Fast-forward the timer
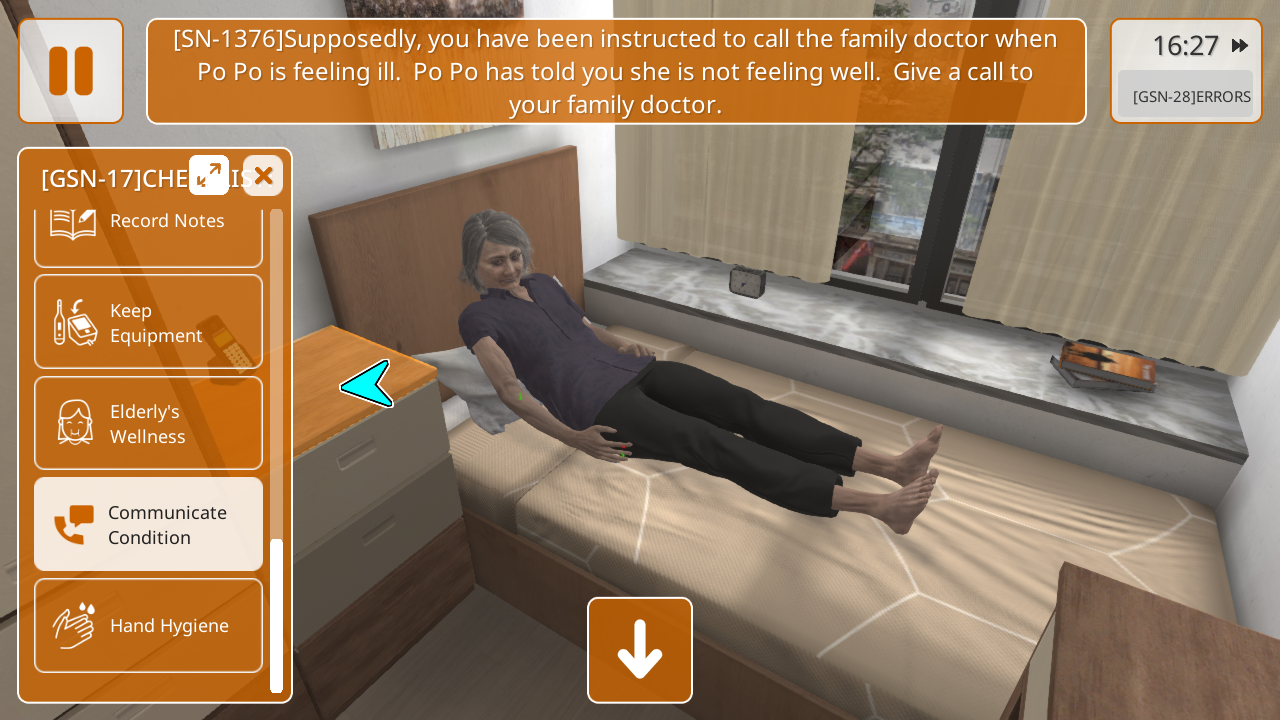The image size is (1280, 720). [1240, 46]
